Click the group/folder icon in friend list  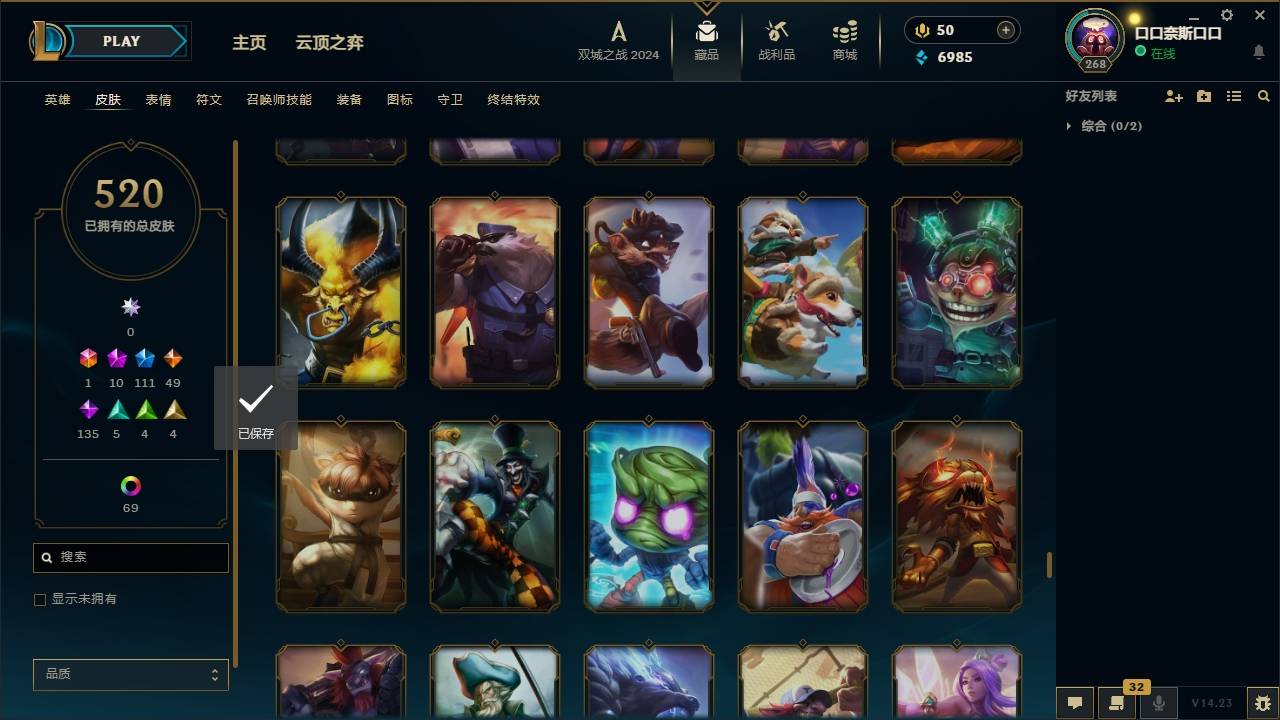[x=1204, y=96]
